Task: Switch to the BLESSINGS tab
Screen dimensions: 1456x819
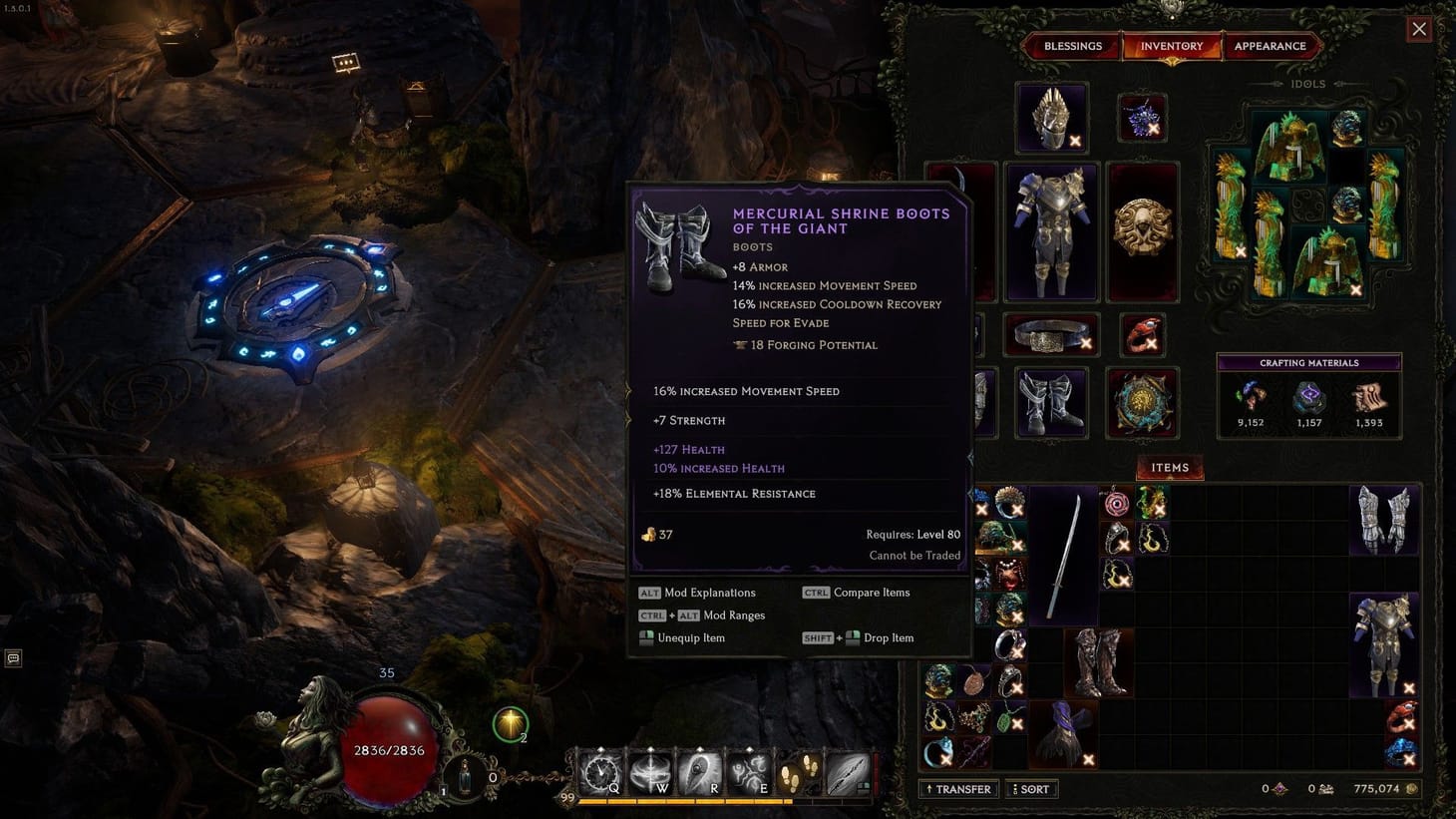Action: coord(1072,45)
